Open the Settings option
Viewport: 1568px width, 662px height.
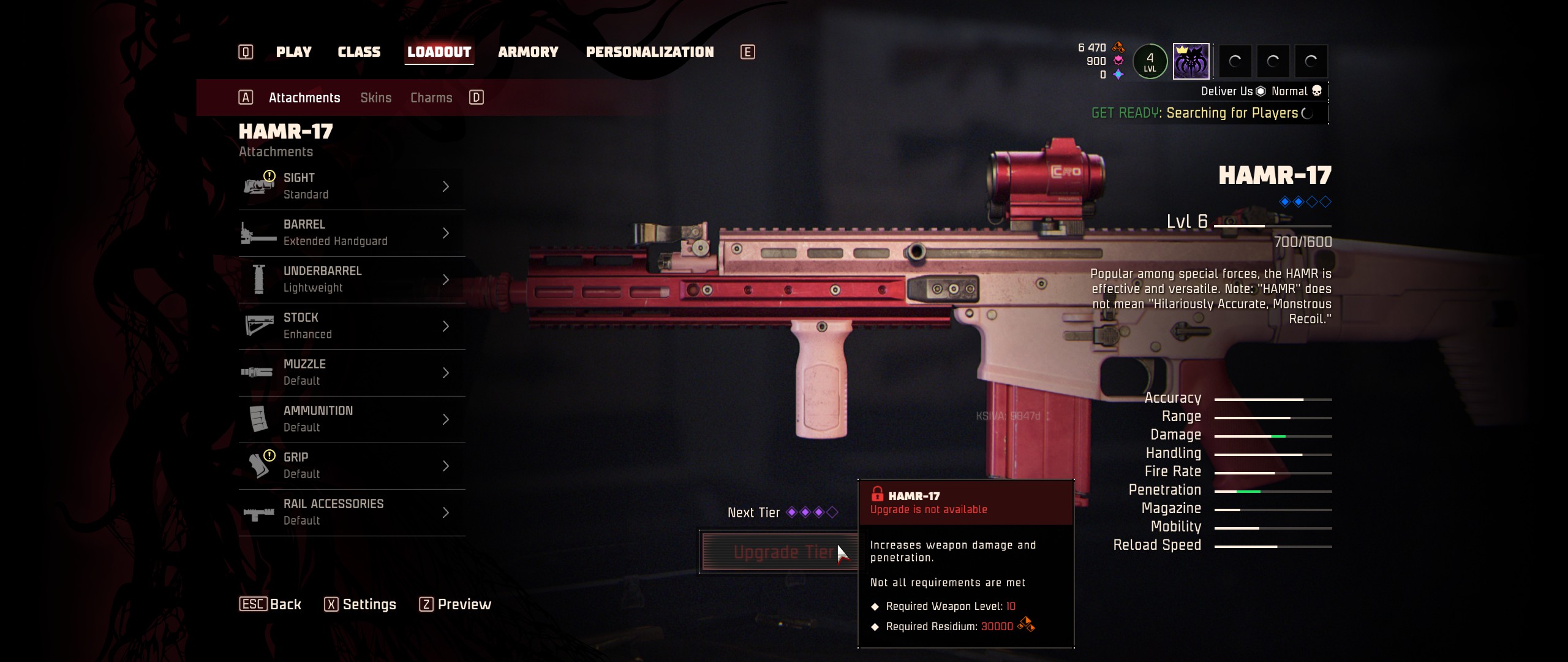click(x=361, y=605)
